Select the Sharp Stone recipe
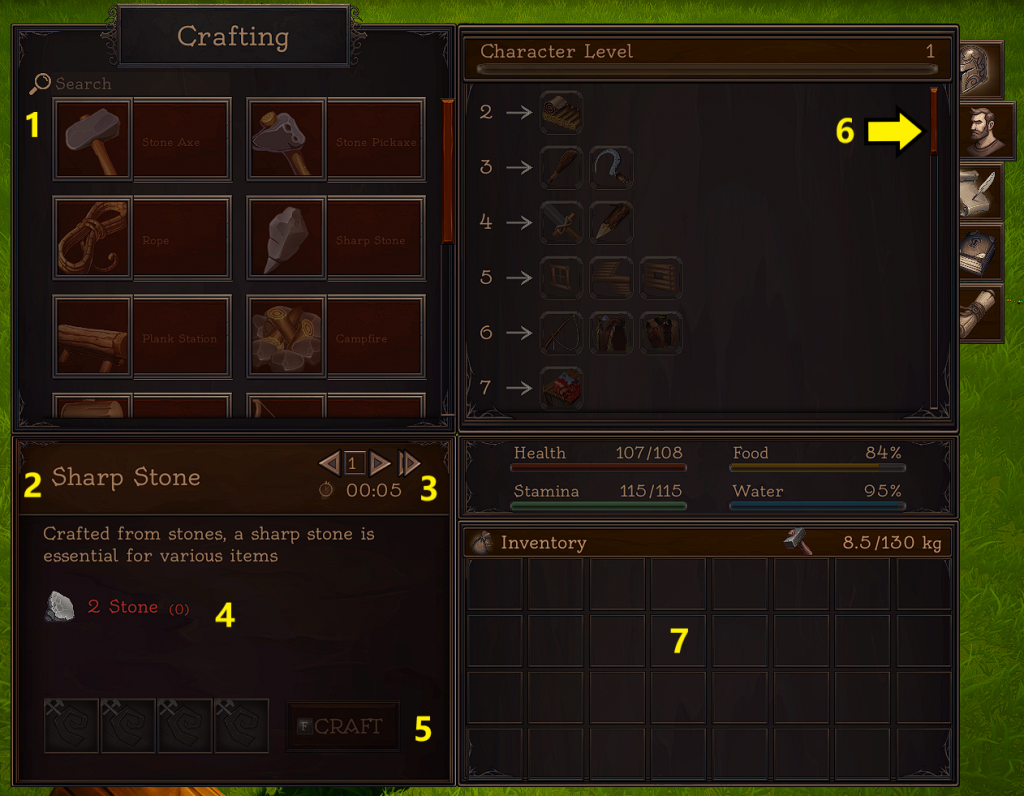This screenshot has height=796, width=1024. pos(336,237)
